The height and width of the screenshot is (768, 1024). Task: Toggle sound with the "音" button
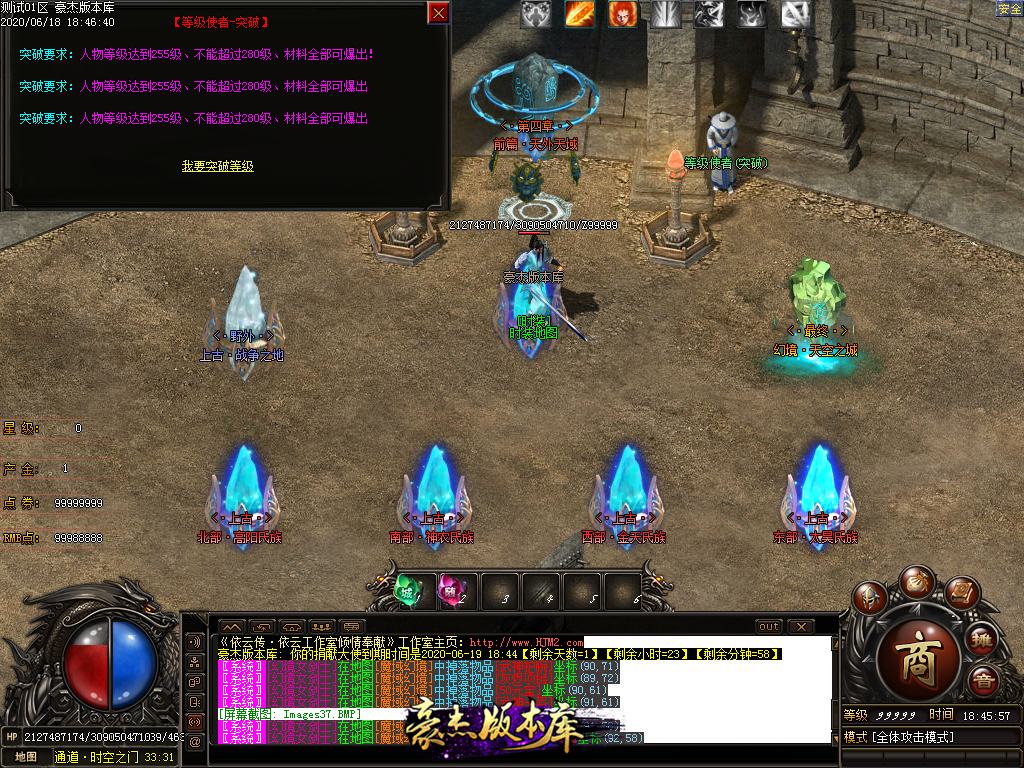pos(984,680)
